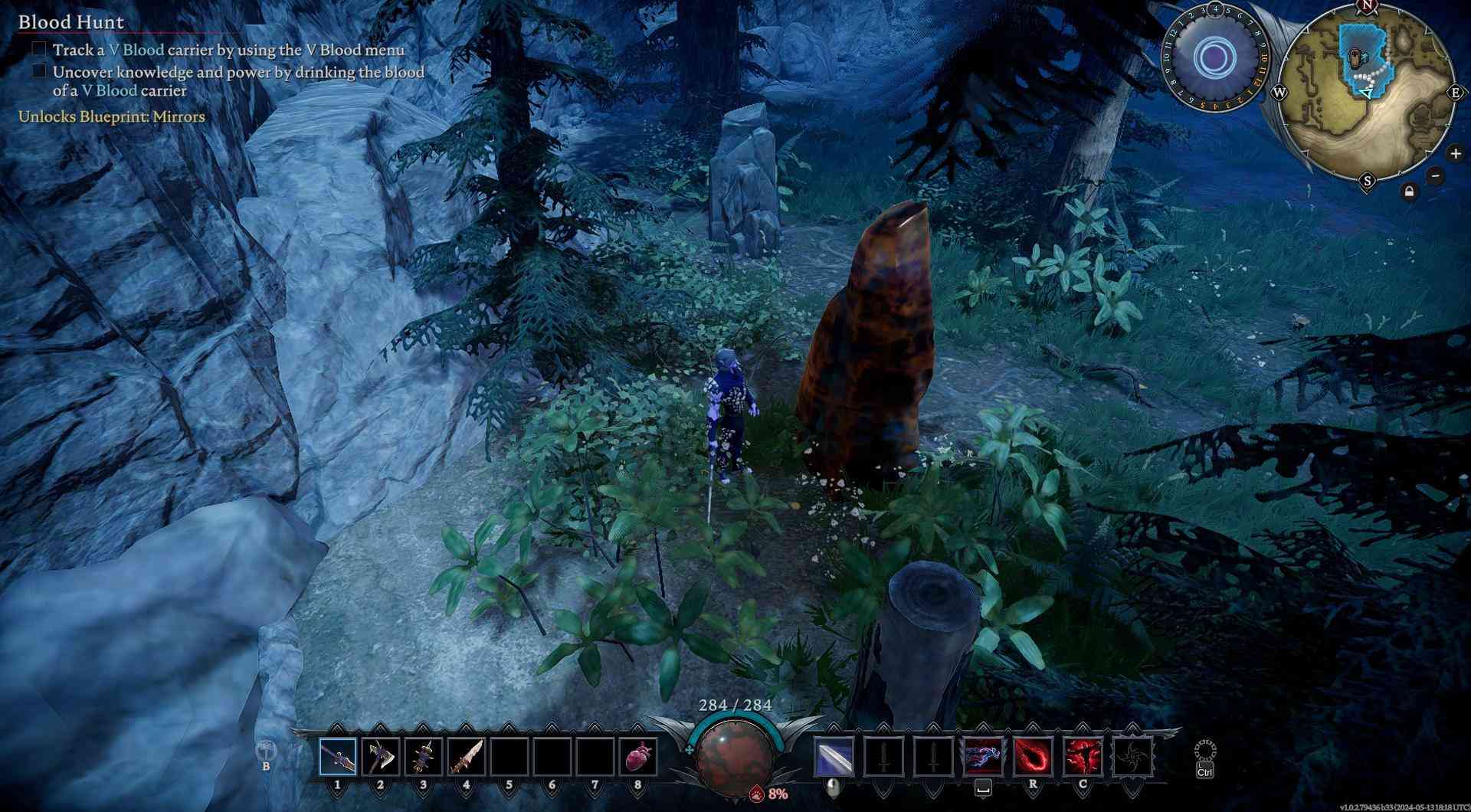Equip the axe in hotbar slot 2
1471x812 pixels.
coord(381,757)
